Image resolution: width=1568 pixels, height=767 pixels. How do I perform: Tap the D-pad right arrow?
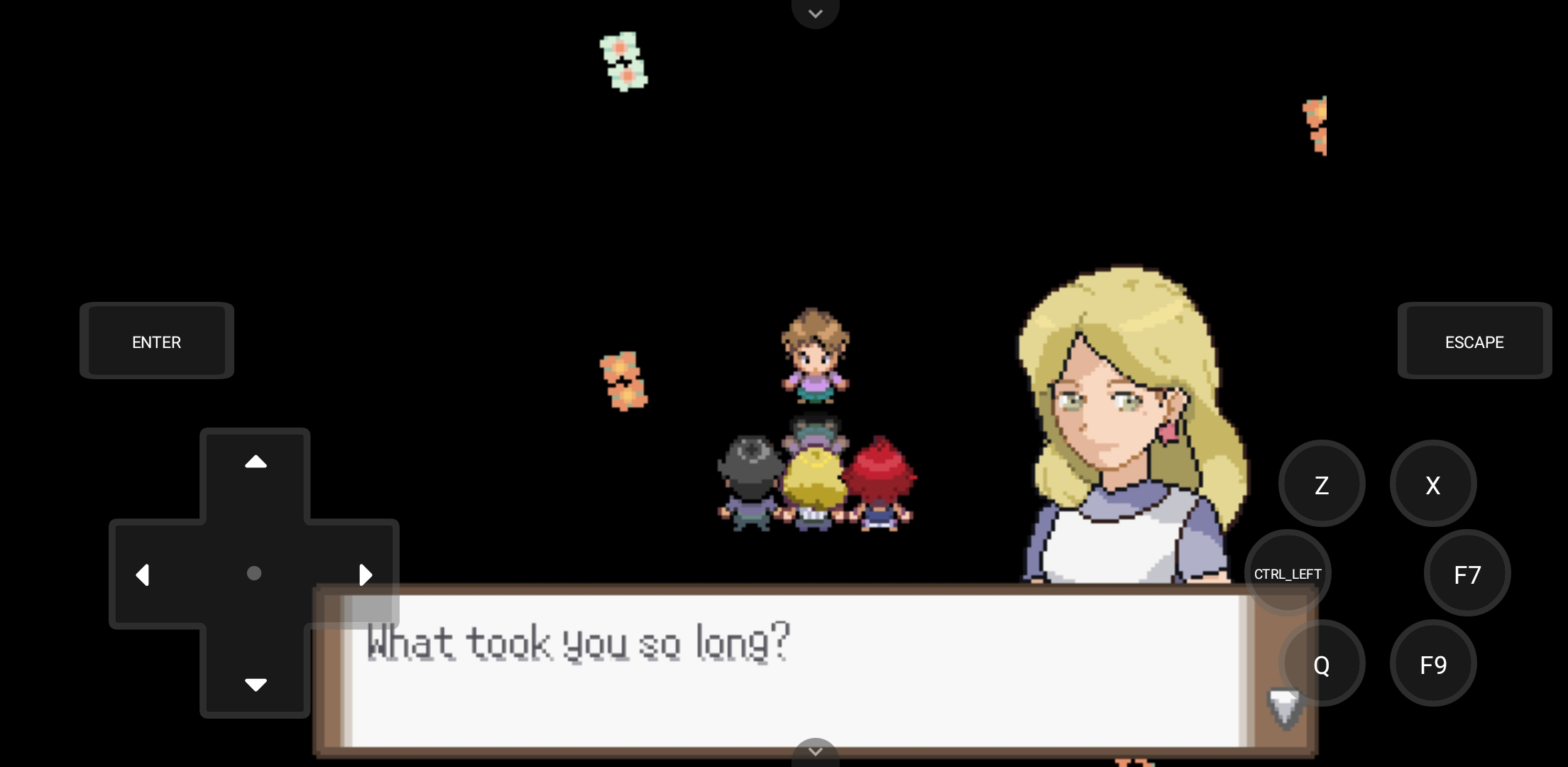pyautogui.click(x=366, y=575)
